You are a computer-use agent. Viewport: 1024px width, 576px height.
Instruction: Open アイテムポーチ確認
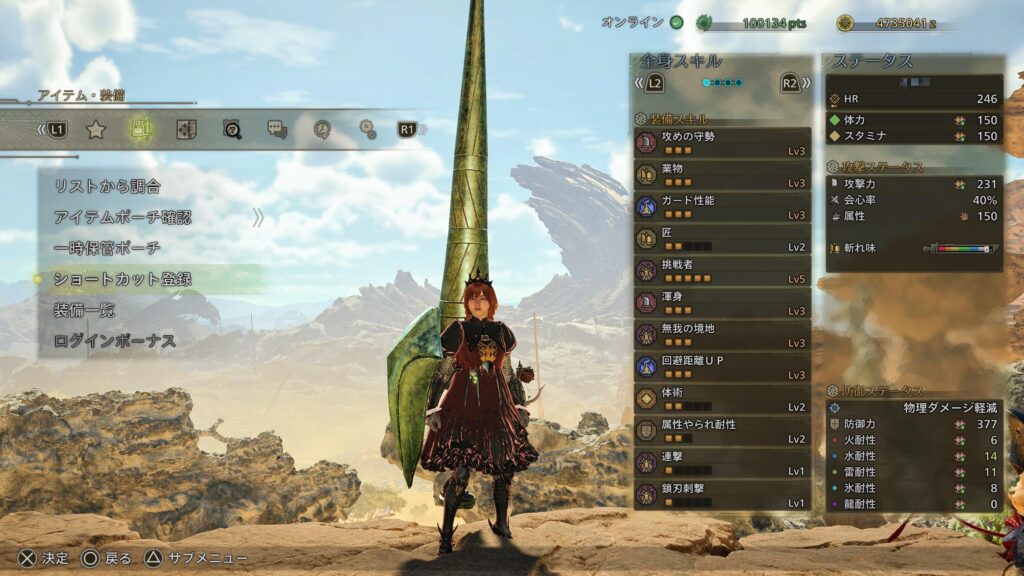pyautogui.click(x=122, y=217)
